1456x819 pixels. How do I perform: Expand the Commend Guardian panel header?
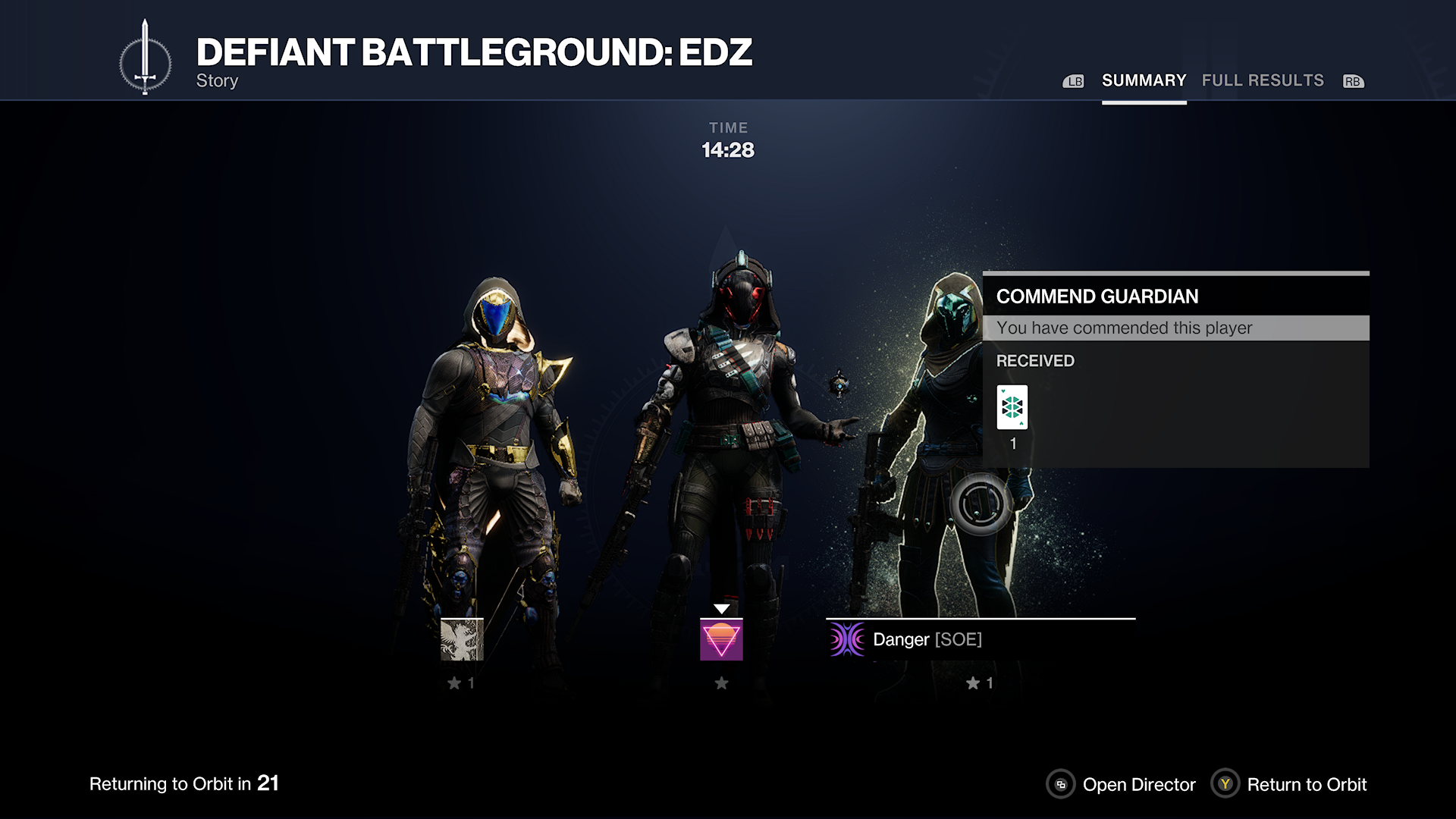[1099, 297]
